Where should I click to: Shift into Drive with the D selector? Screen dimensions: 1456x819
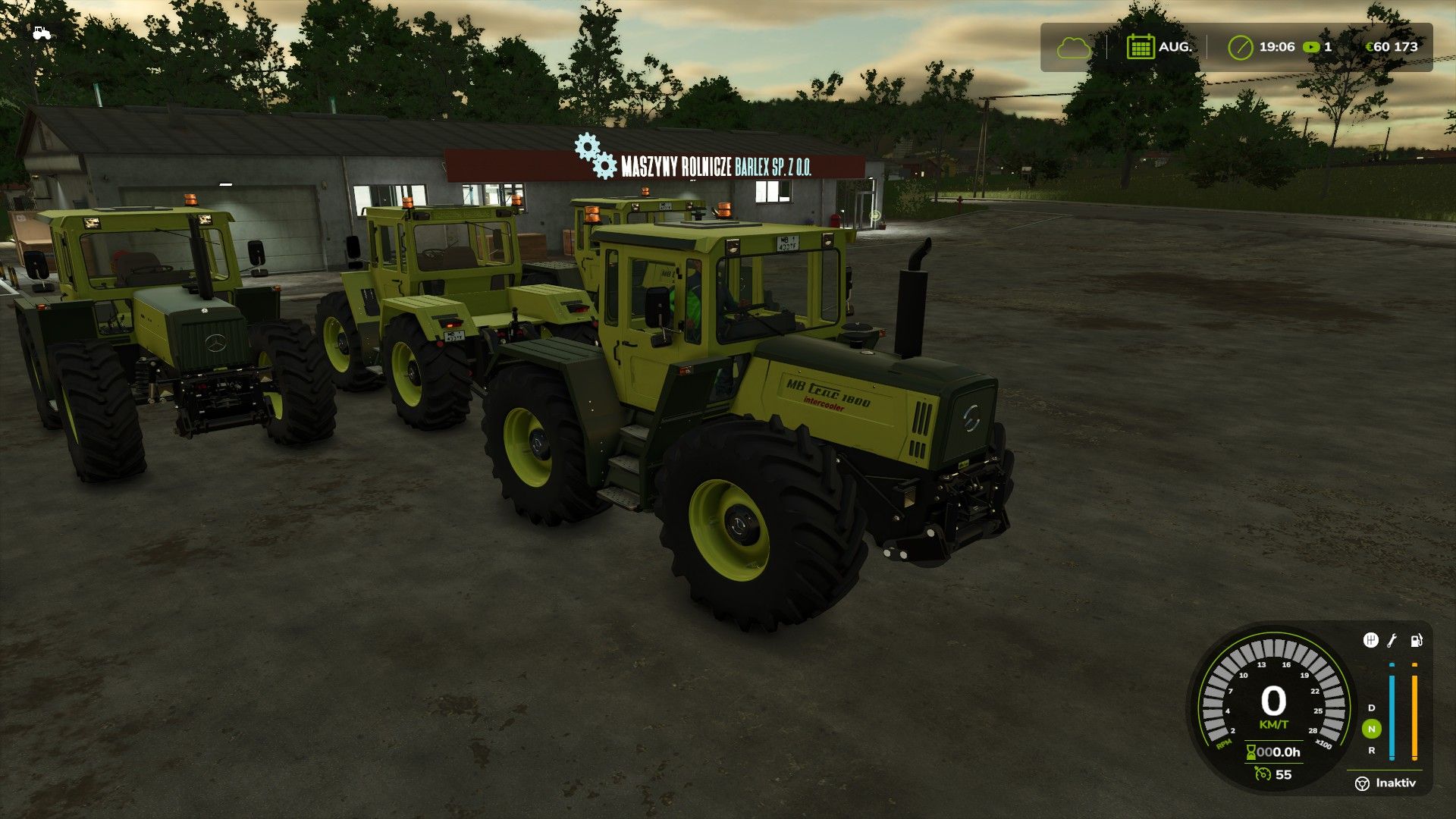(1371, 708)
